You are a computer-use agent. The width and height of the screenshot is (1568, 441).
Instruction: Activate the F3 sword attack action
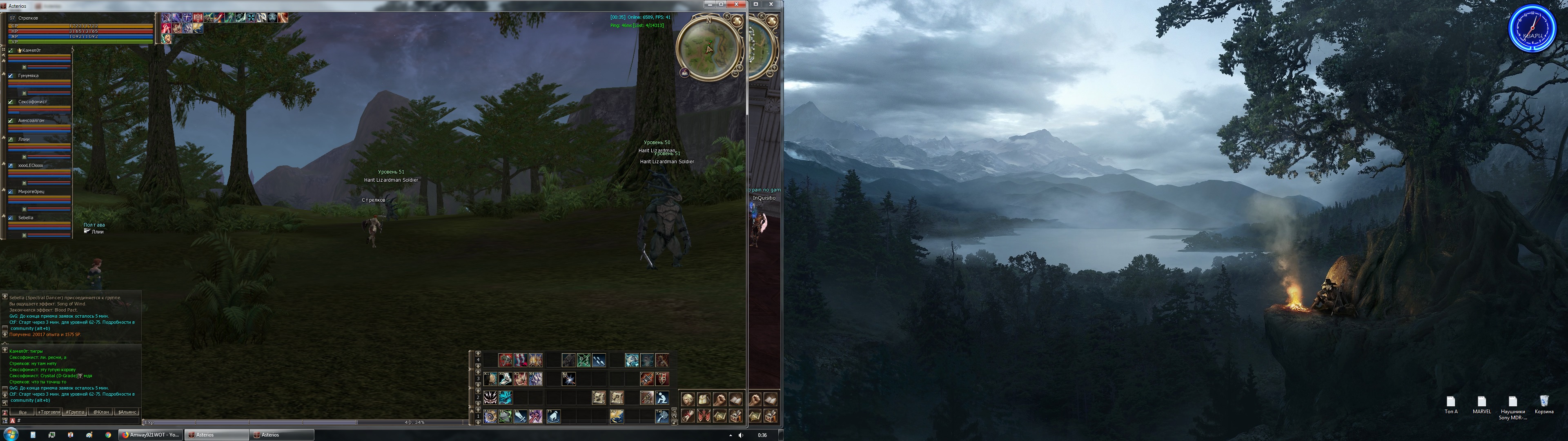521,416
